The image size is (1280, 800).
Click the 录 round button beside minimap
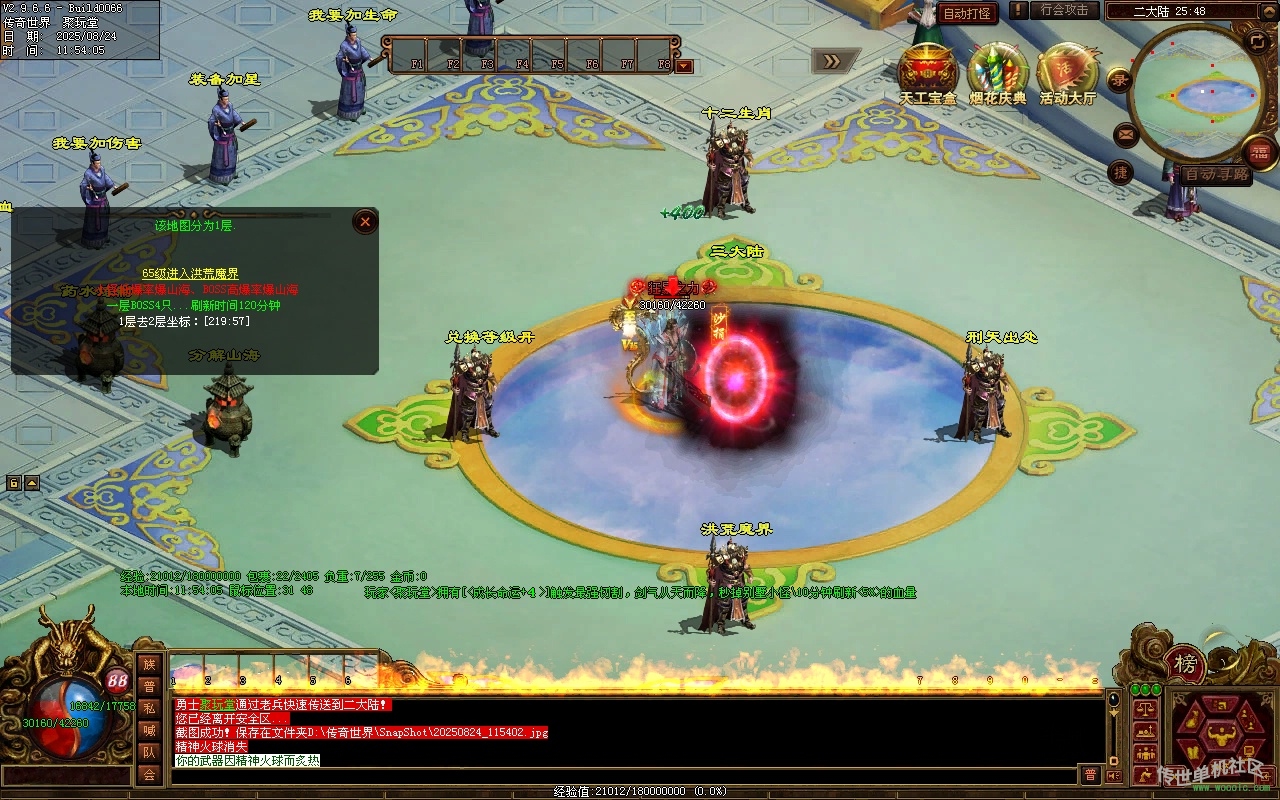1118,81
